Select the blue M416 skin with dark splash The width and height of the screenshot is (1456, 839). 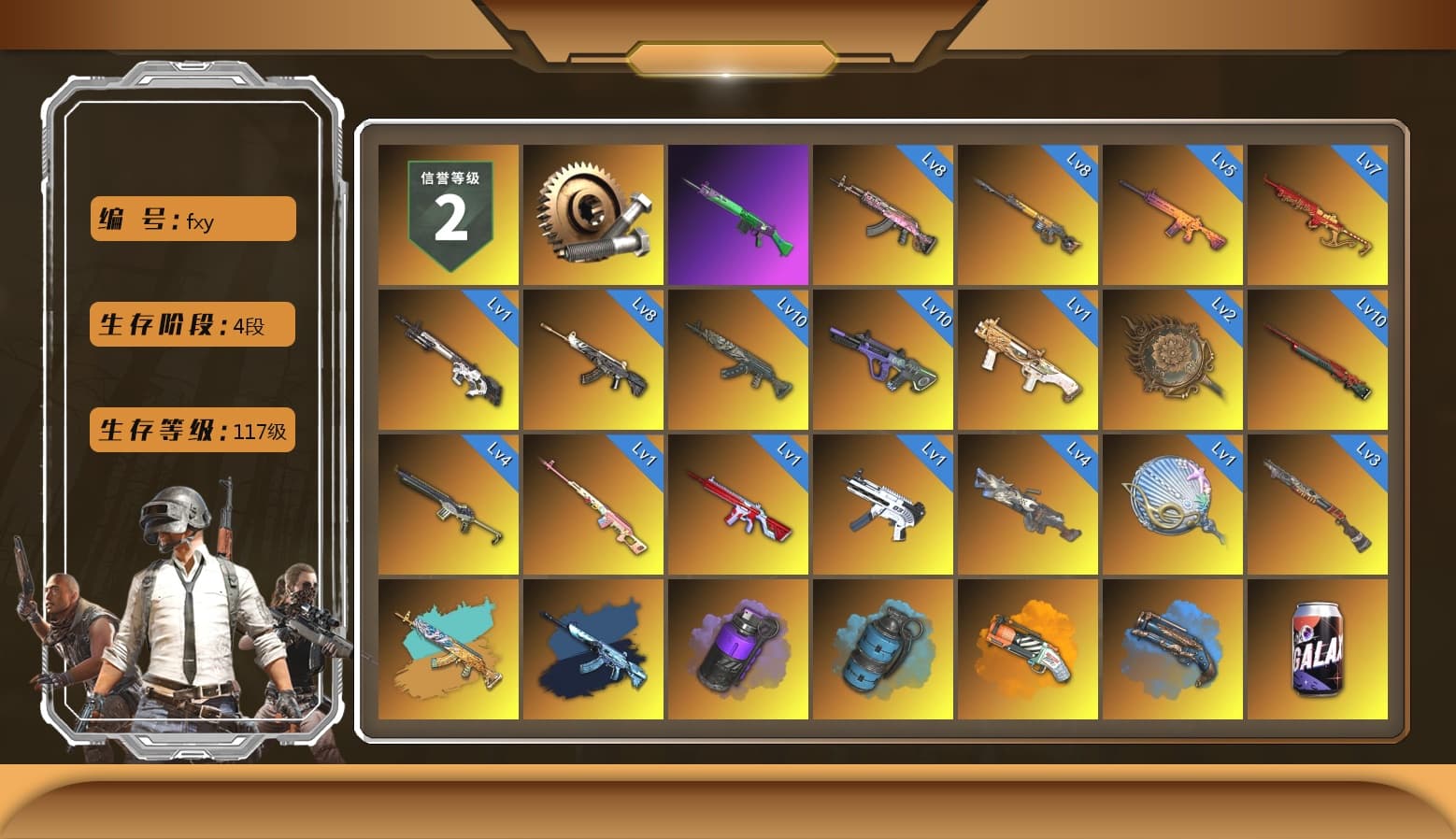[592, 651]
